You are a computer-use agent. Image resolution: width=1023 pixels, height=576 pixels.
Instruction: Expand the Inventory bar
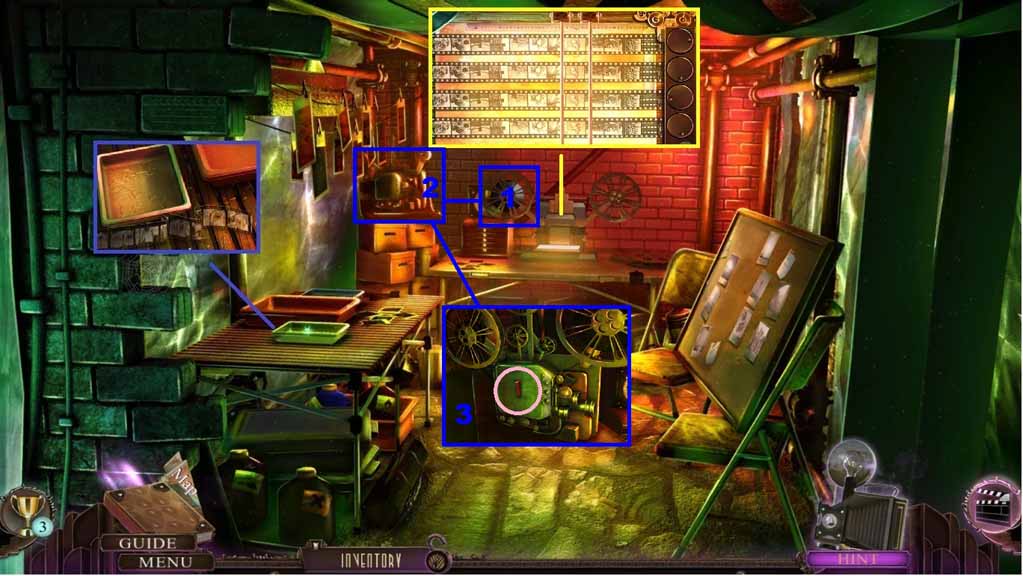point(370,561)
